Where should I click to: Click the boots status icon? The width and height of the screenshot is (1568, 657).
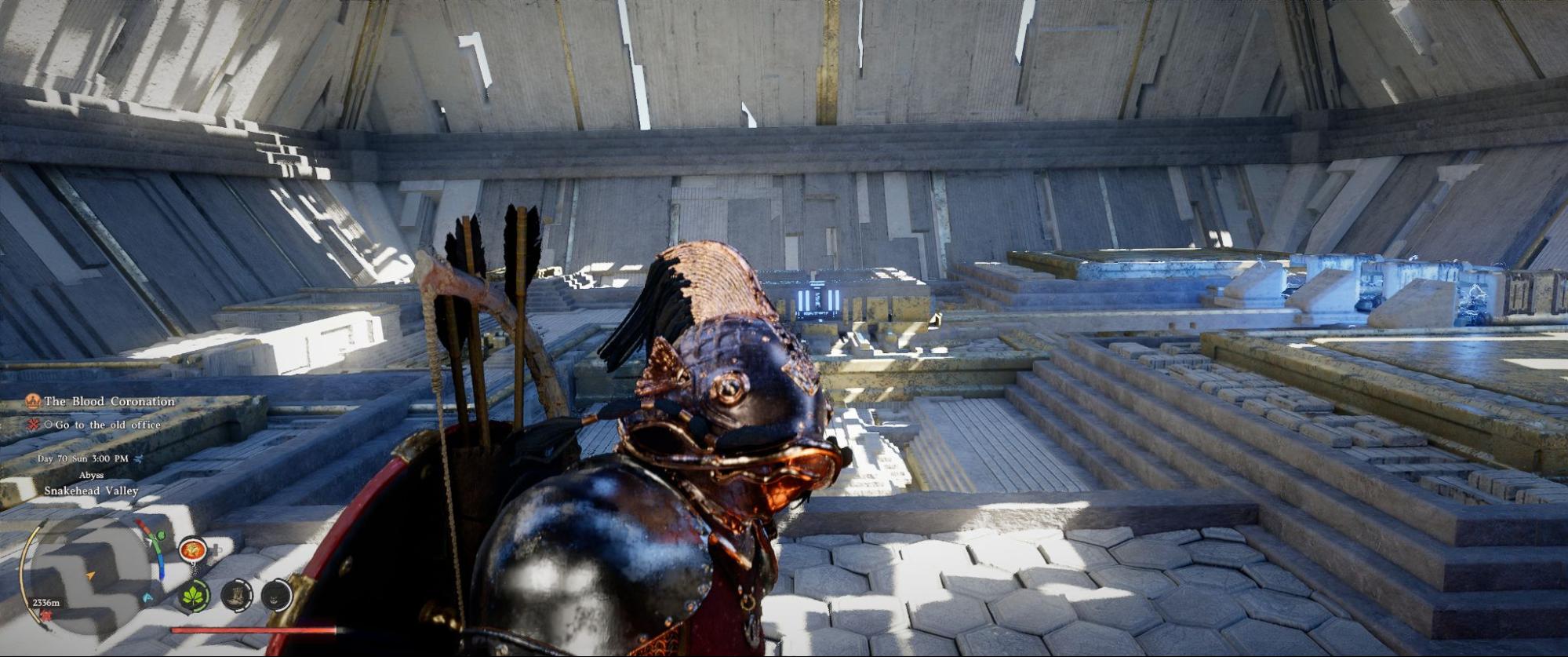click(x=235, y=596)
